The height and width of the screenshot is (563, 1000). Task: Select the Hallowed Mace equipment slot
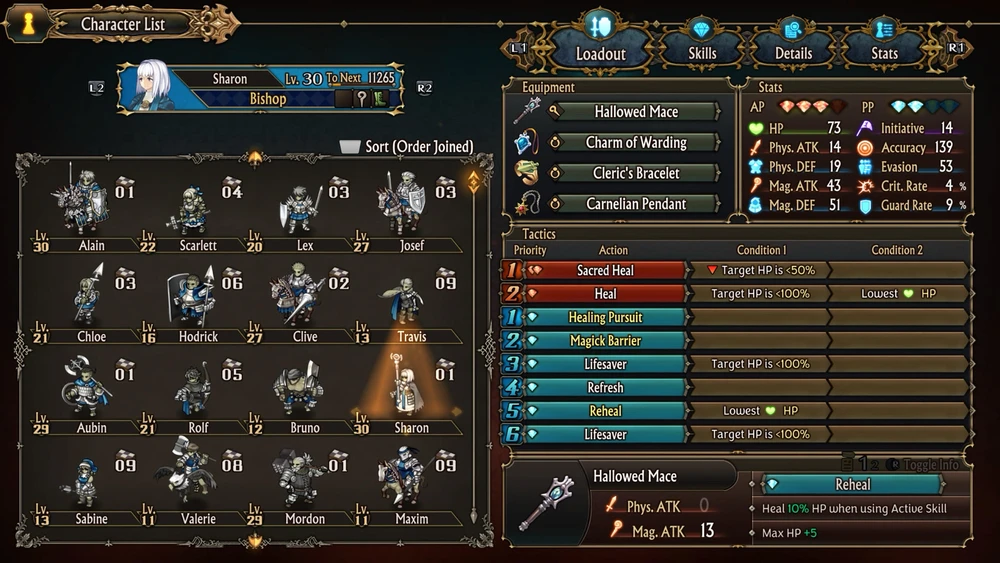[x=635, y=112]
